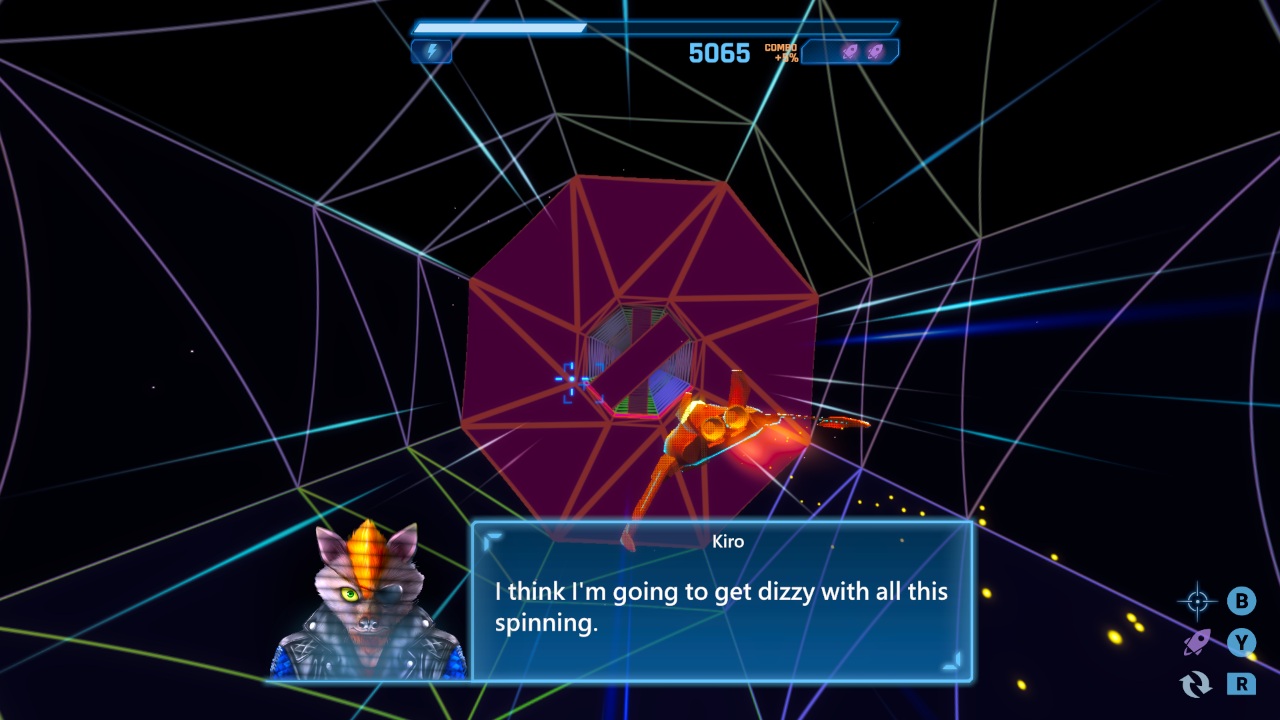Click the barrel-roll rotation icon next to R
1280x720 pixels.
pyautogui.click(x=1196, y=685)
